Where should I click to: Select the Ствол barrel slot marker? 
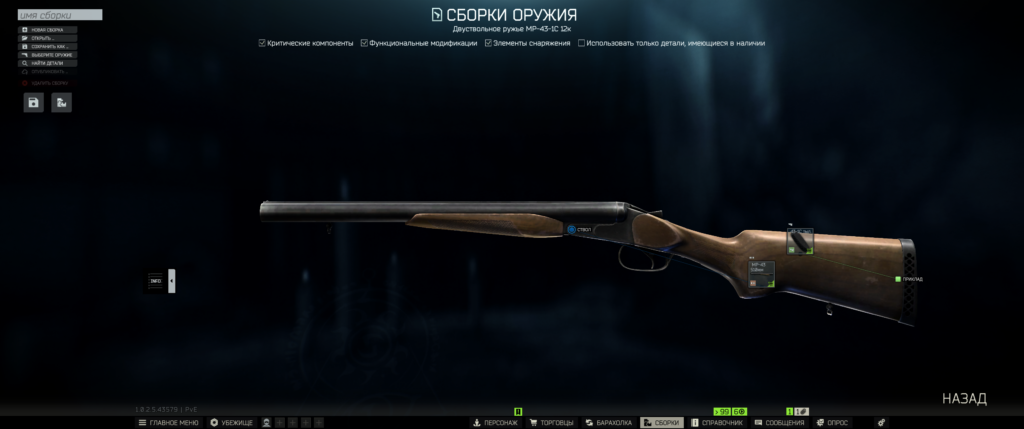(572, 230)
